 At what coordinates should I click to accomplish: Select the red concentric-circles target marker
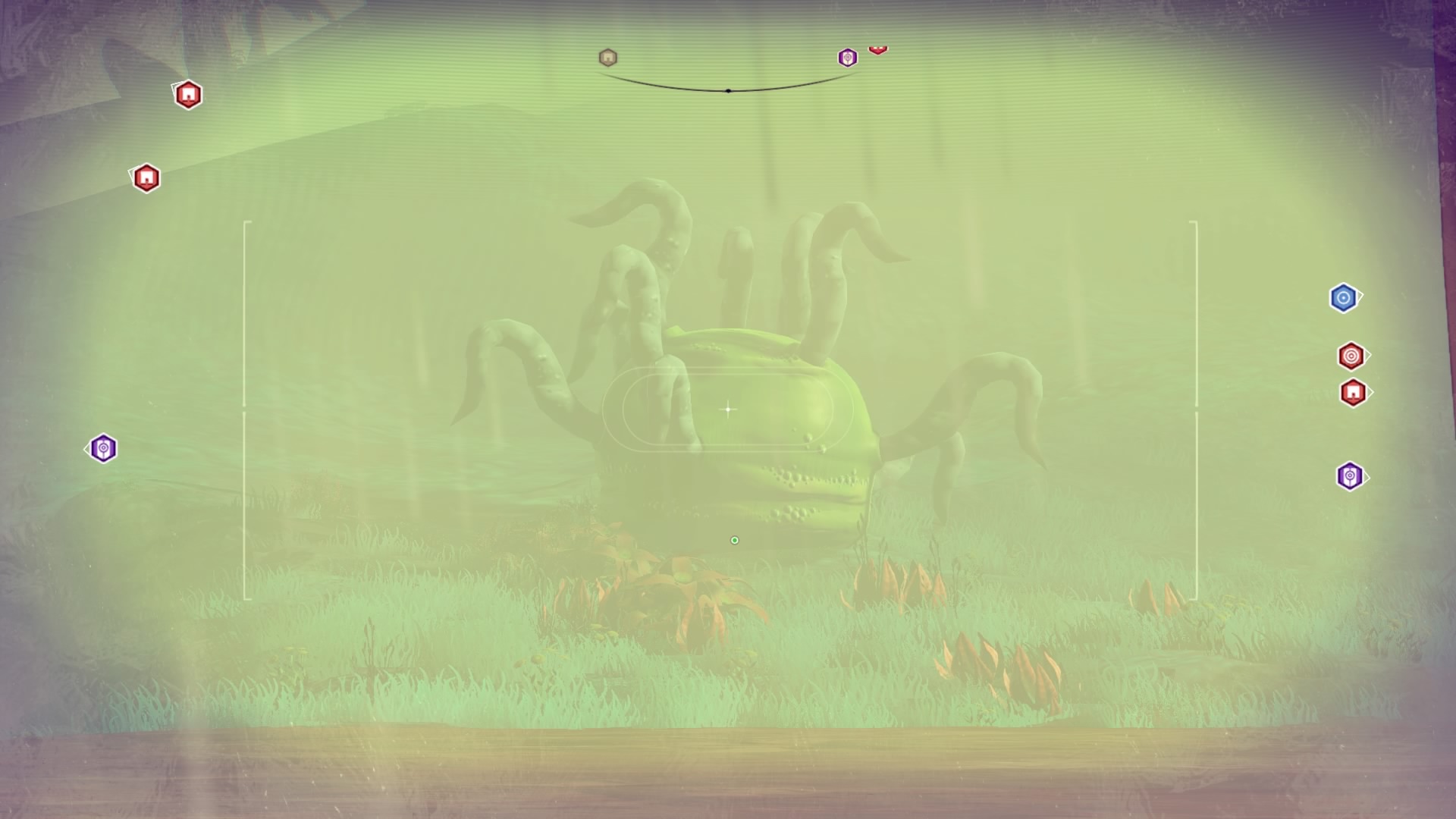point(1351,356)
